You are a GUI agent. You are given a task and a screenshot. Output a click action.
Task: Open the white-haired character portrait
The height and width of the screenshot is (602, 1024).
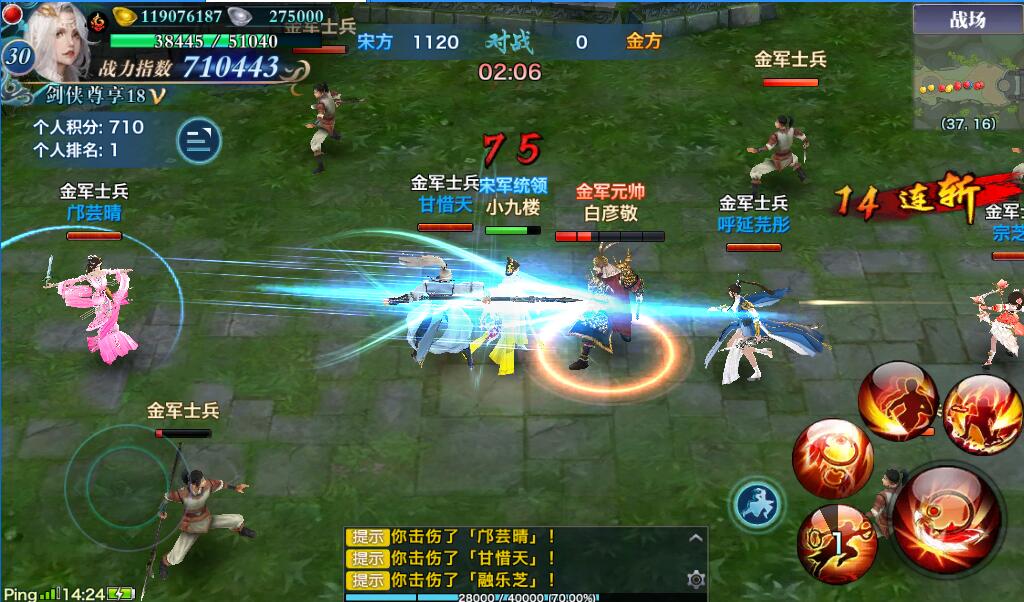tap(56, 39)
